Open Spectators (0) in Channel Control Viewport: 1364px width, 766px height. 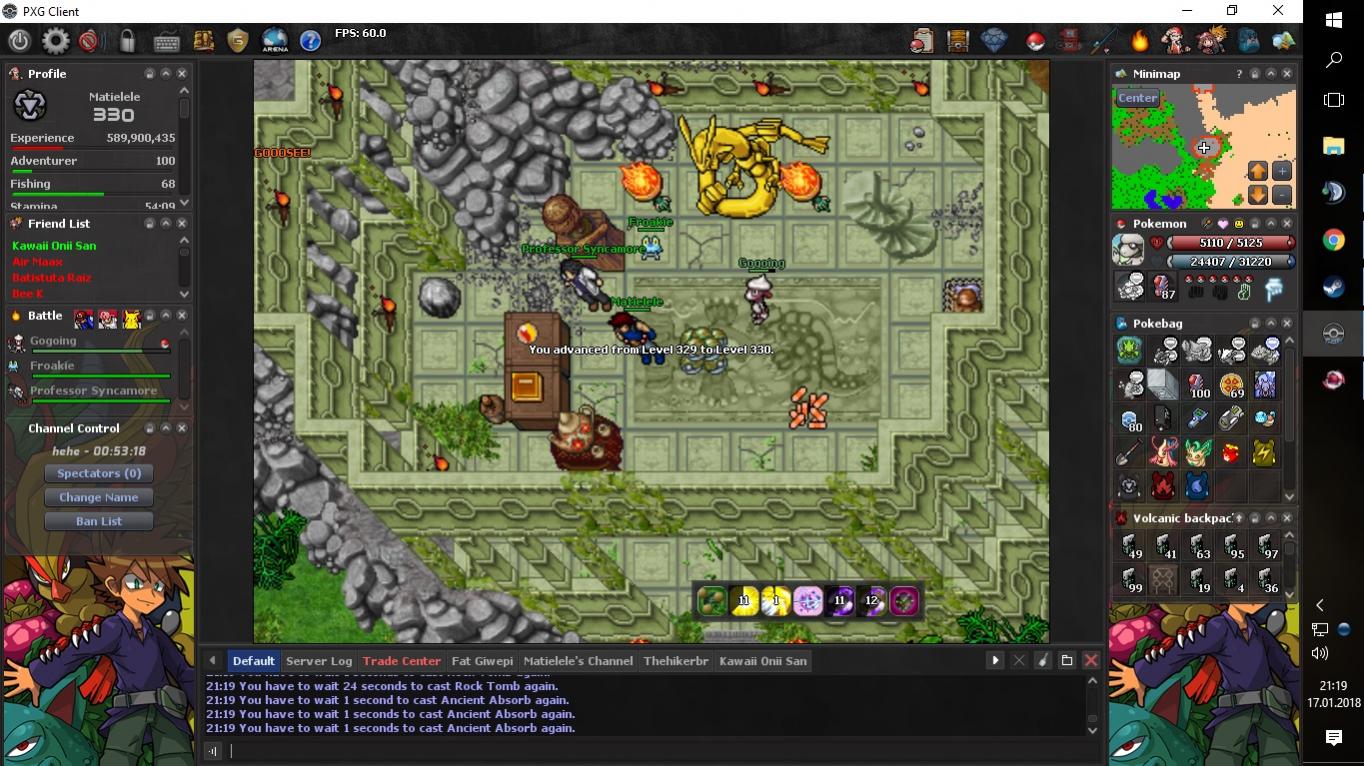point(99,473)
